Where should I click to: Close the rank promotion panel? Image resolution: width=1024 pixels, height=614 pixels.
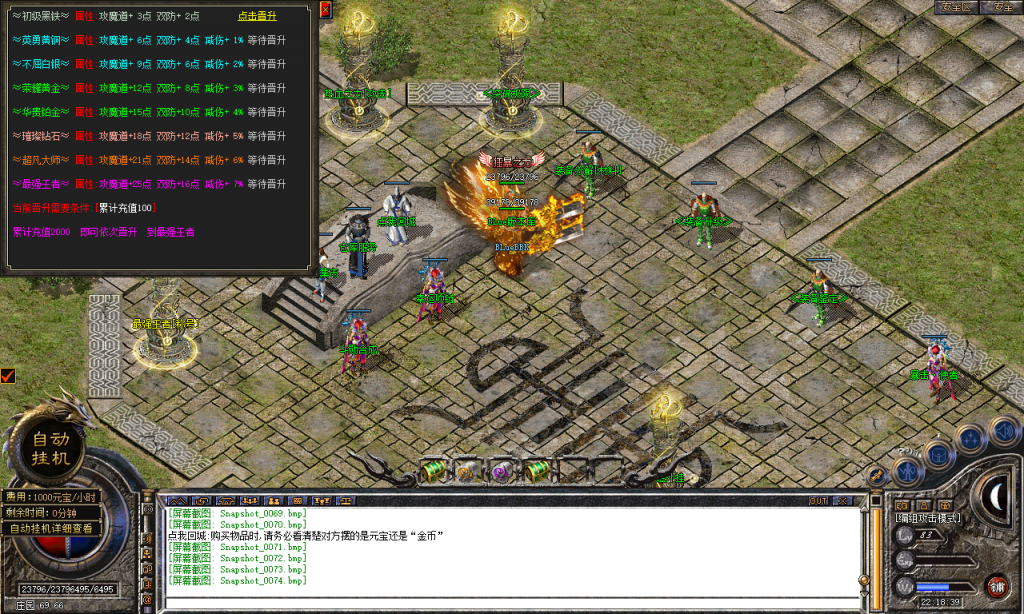coord(326,9)
